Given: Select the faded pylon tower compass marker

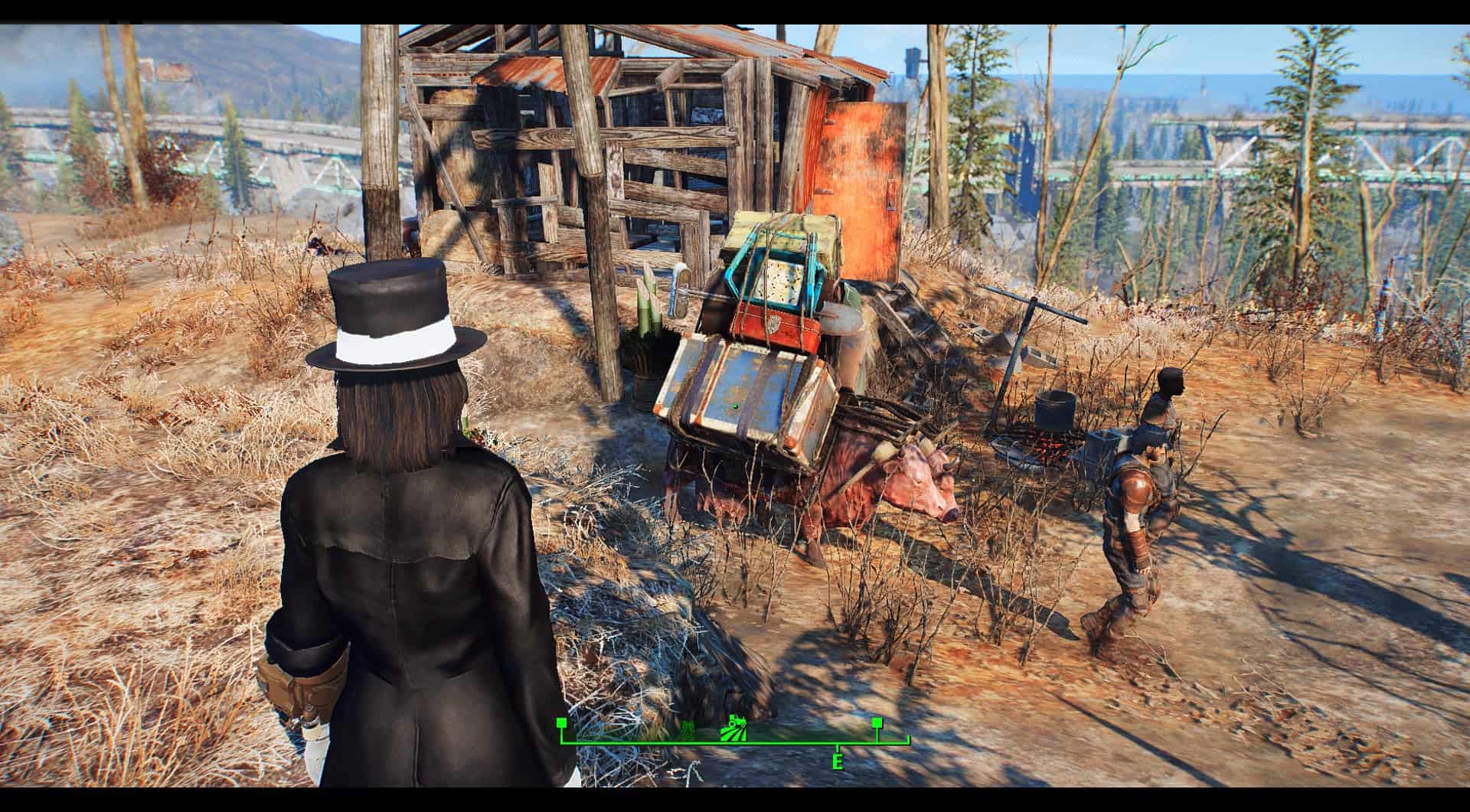Looking at the screenshot, I should [x=688, y=732].
